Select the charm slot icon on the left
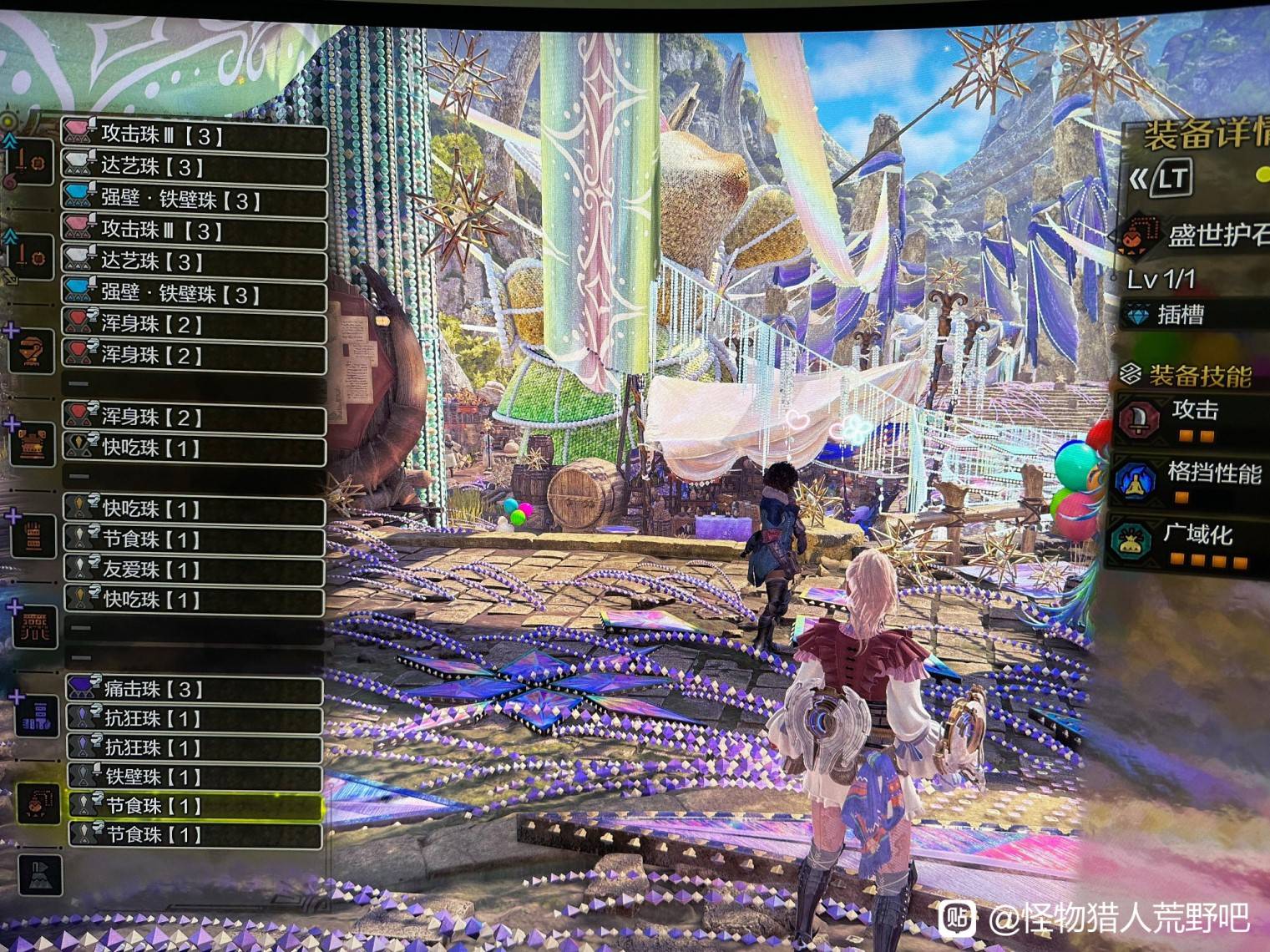The height and width of the screenshot is (952, 1270). click(38, 803)
